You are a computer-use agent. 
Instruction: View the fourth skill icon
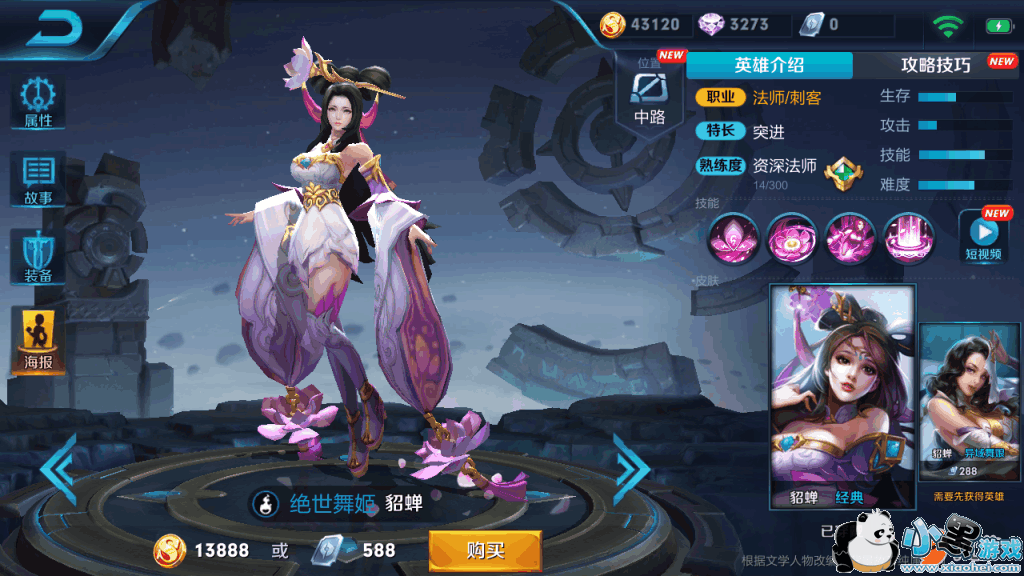click(x=909, y=238)
